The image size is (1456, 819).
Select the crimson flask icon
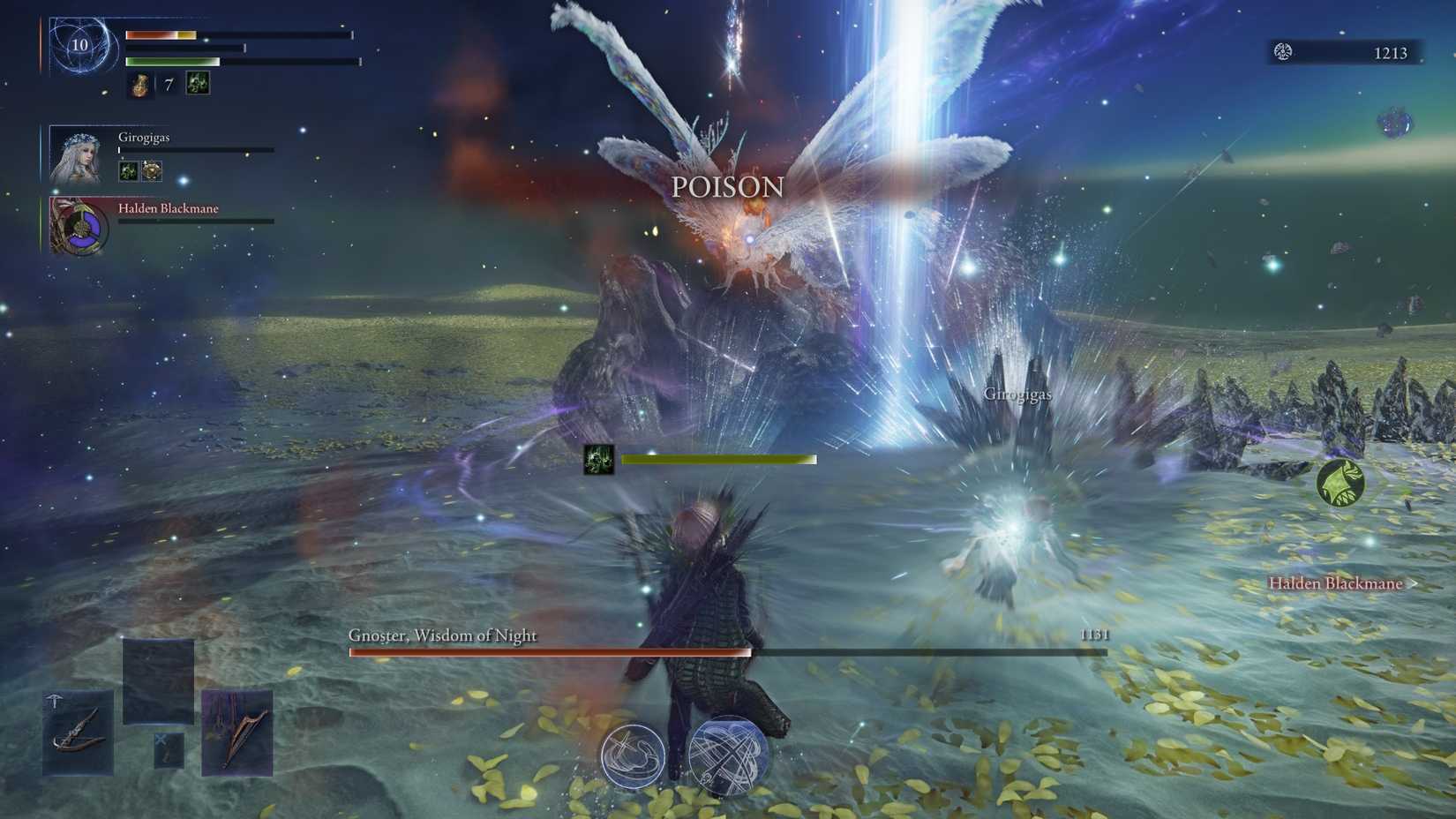139,84
